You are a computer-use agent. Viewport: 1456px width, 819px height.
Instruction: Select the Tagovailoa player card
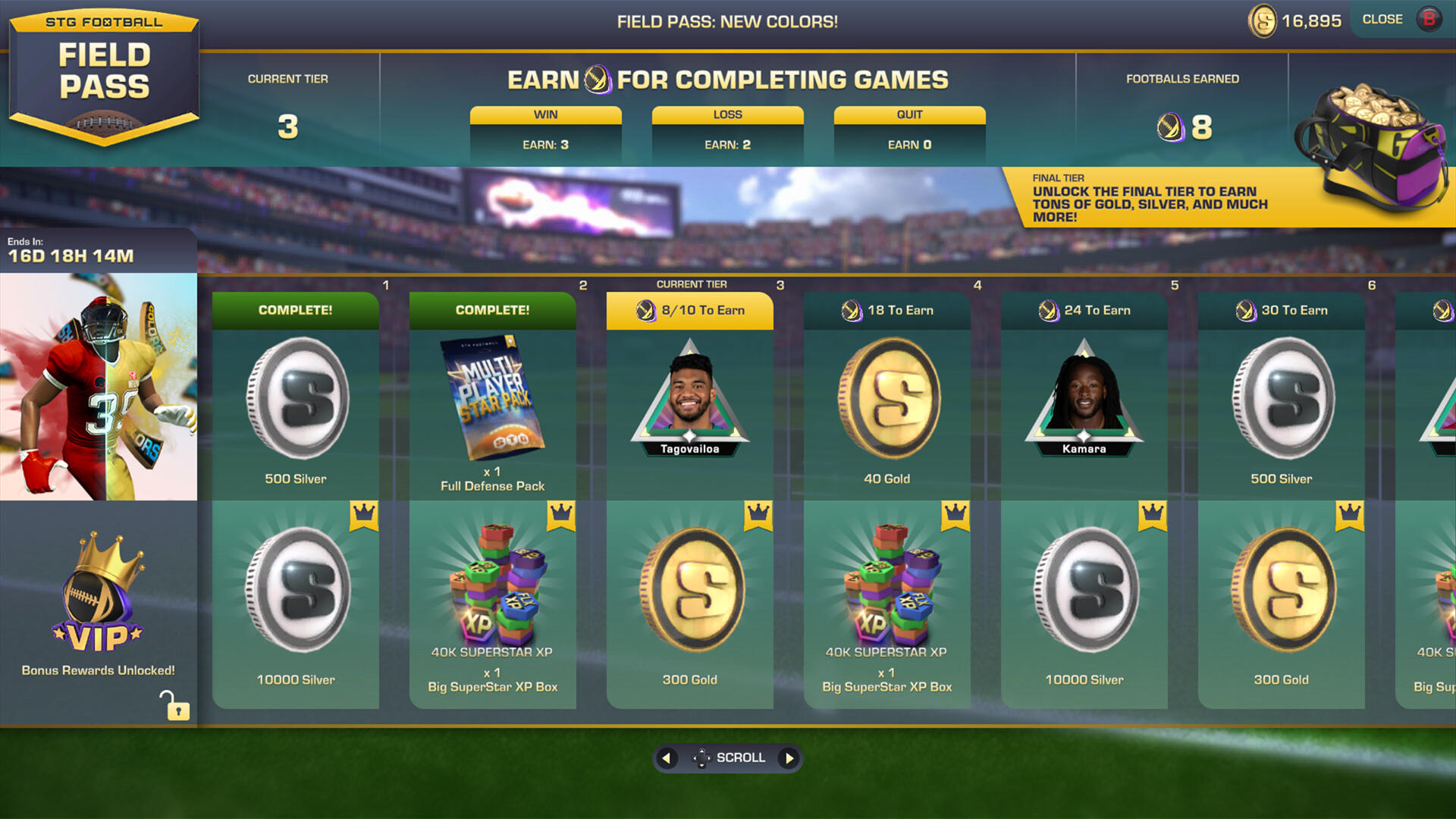(689, 398)
